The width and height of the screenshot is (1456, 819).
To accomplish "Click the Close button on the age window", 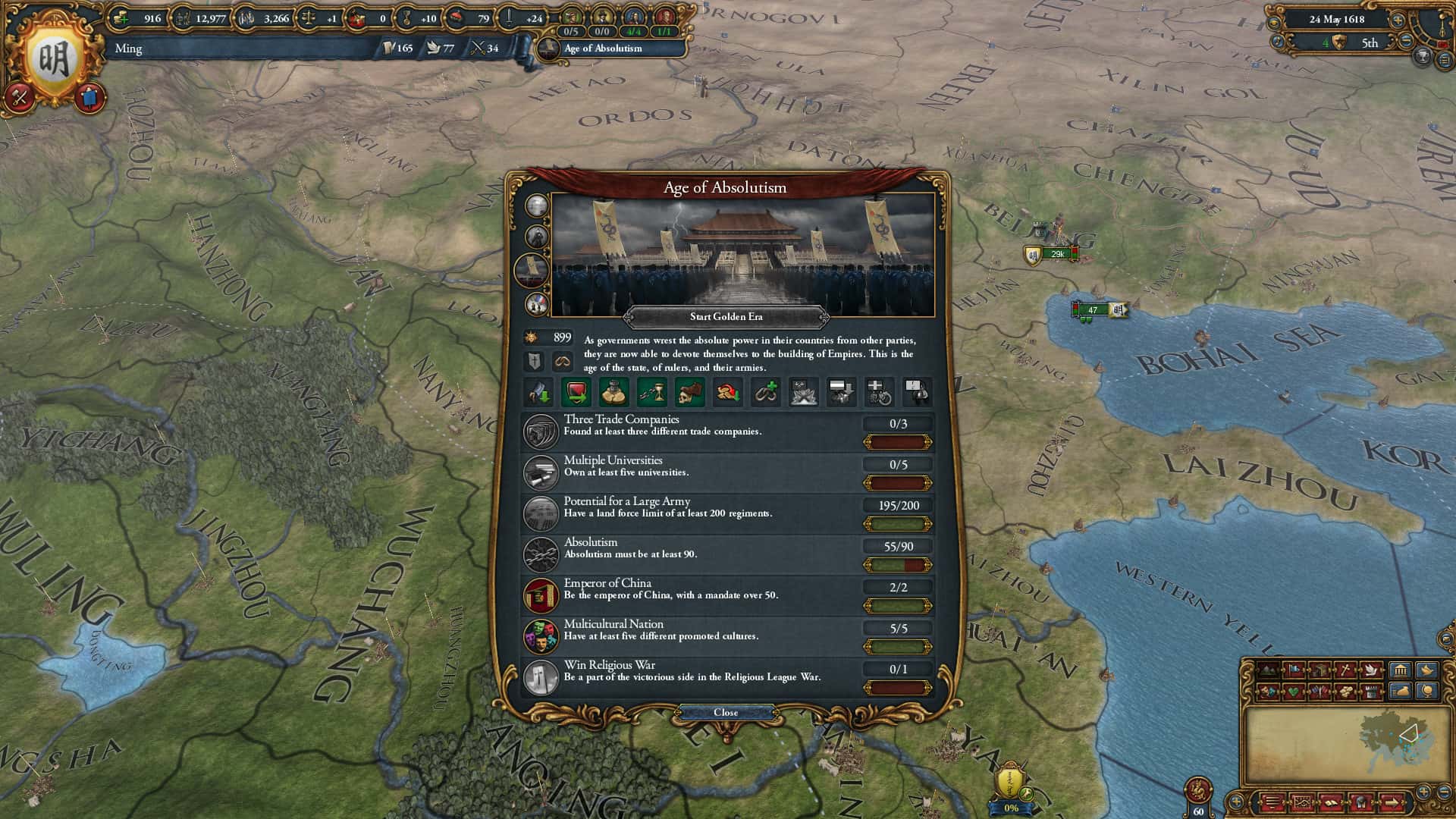I will [726, 712].
